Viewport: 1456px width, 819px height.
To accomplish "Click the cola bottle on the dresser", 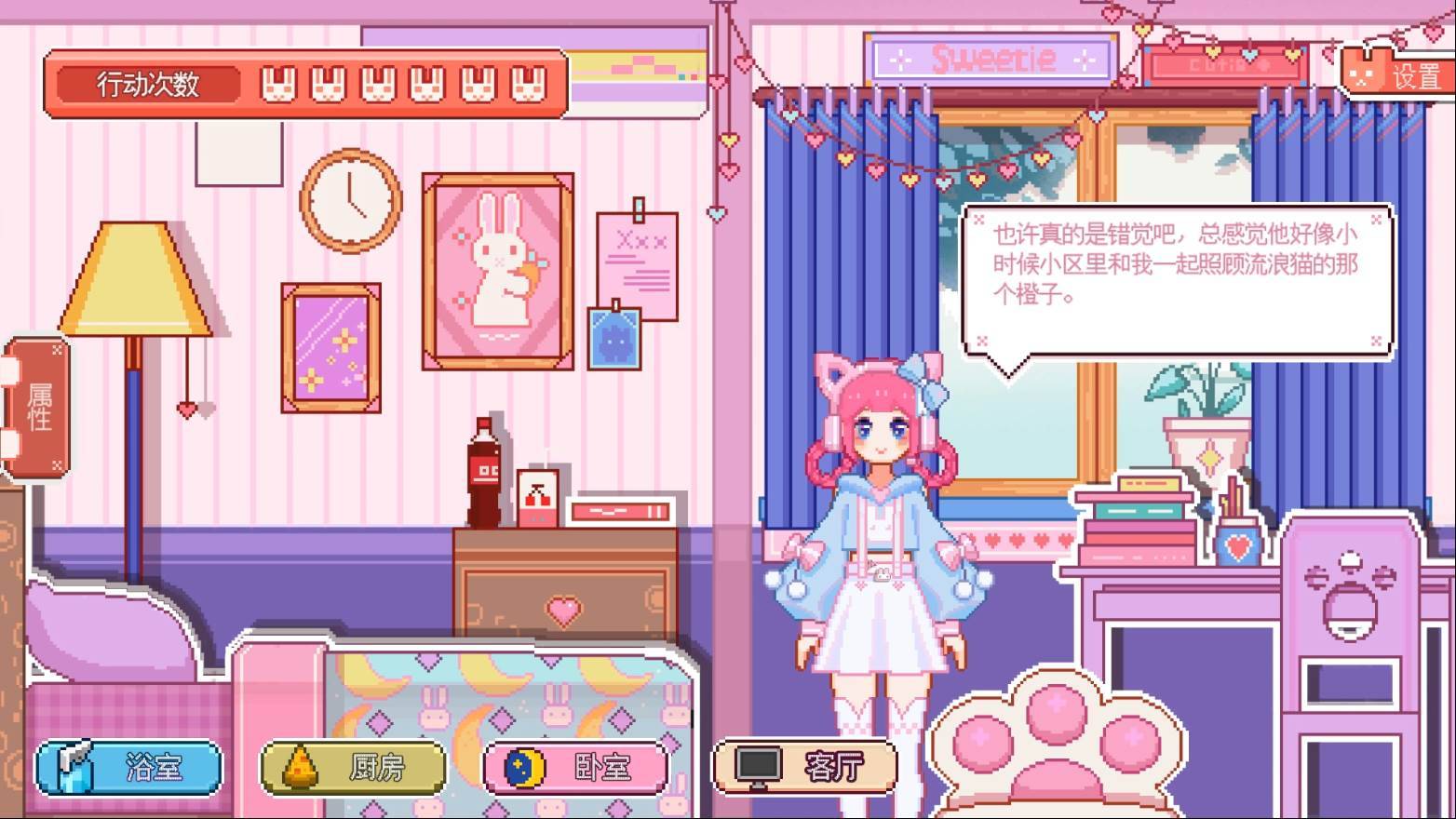I will coord(485,470).
